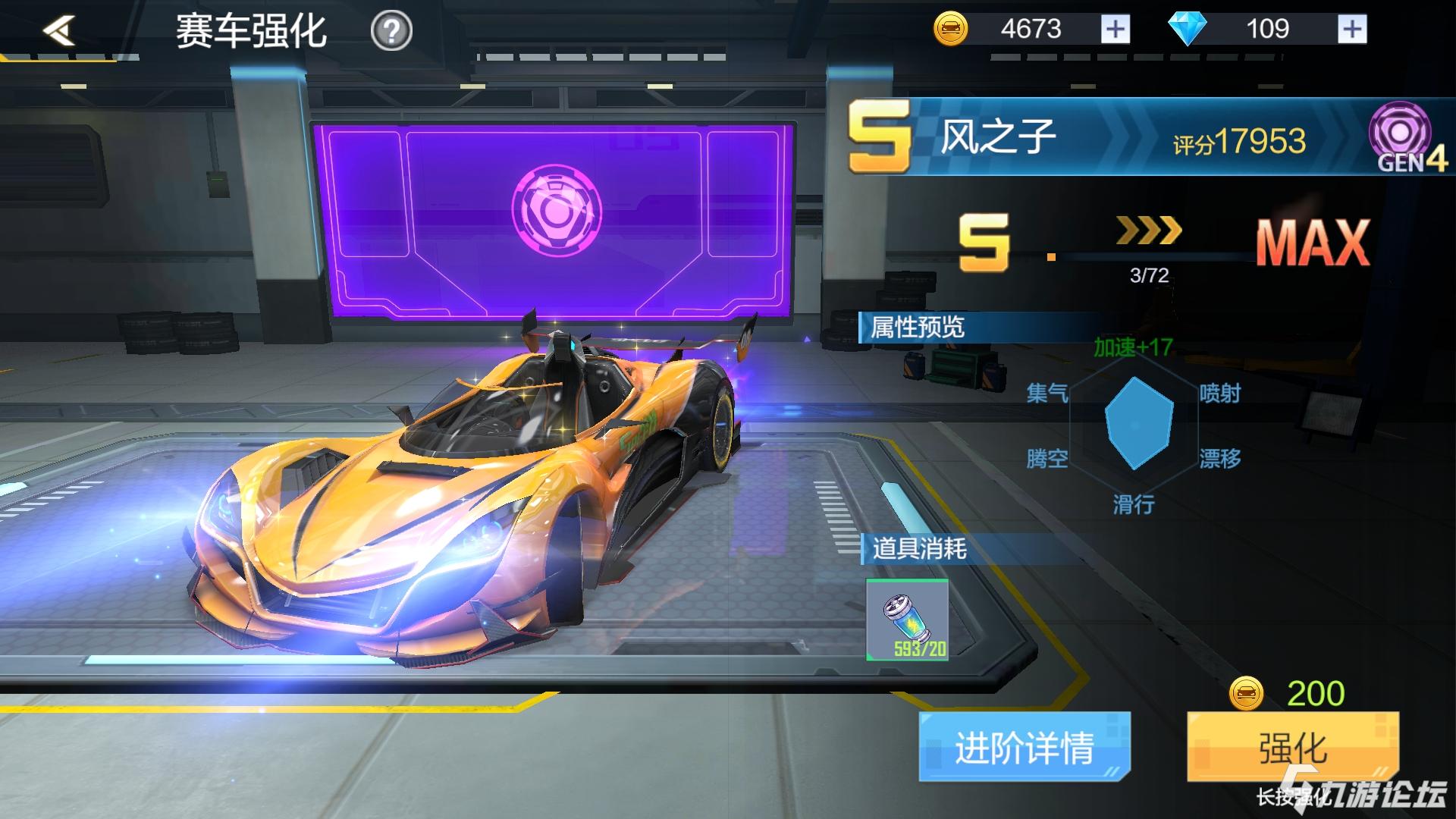Go back with the arrow button
The width and height of the screenshot is (1456, 819).
(60, 30)
